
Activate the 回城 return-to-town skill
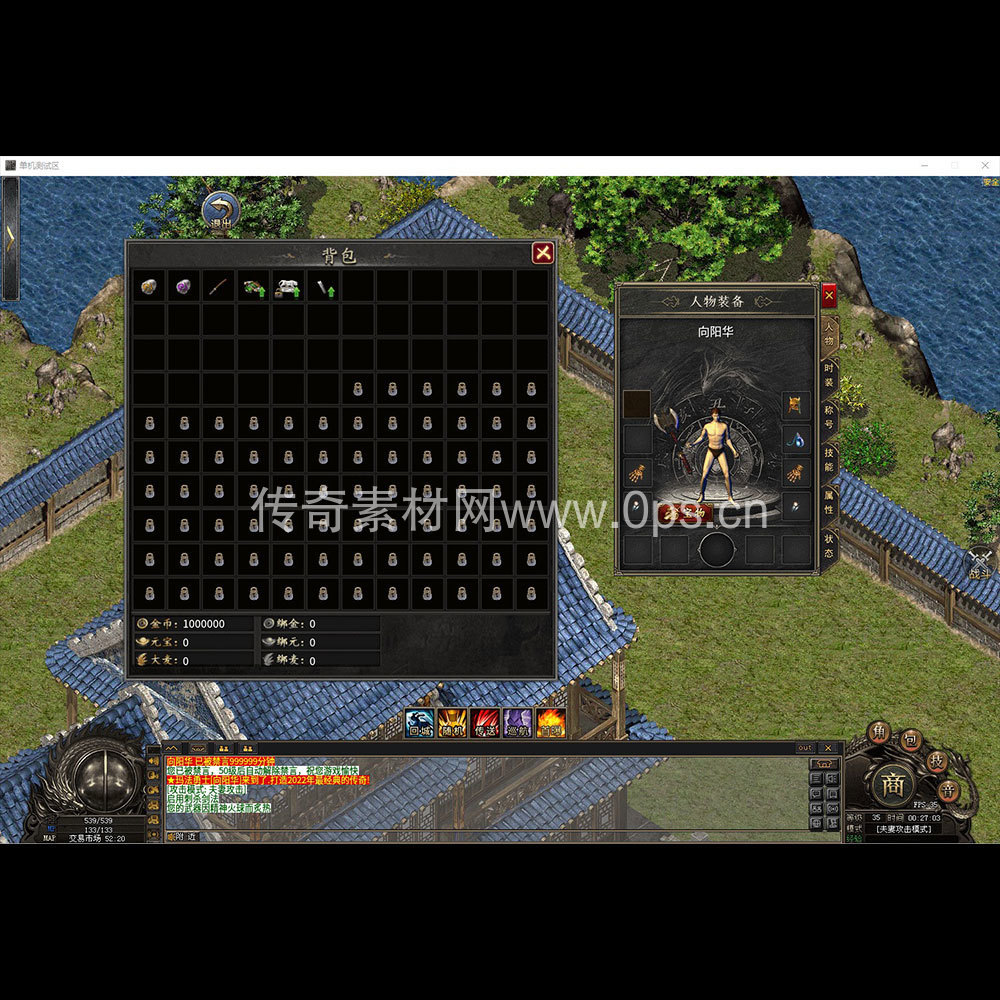click(x=420, y=722)
